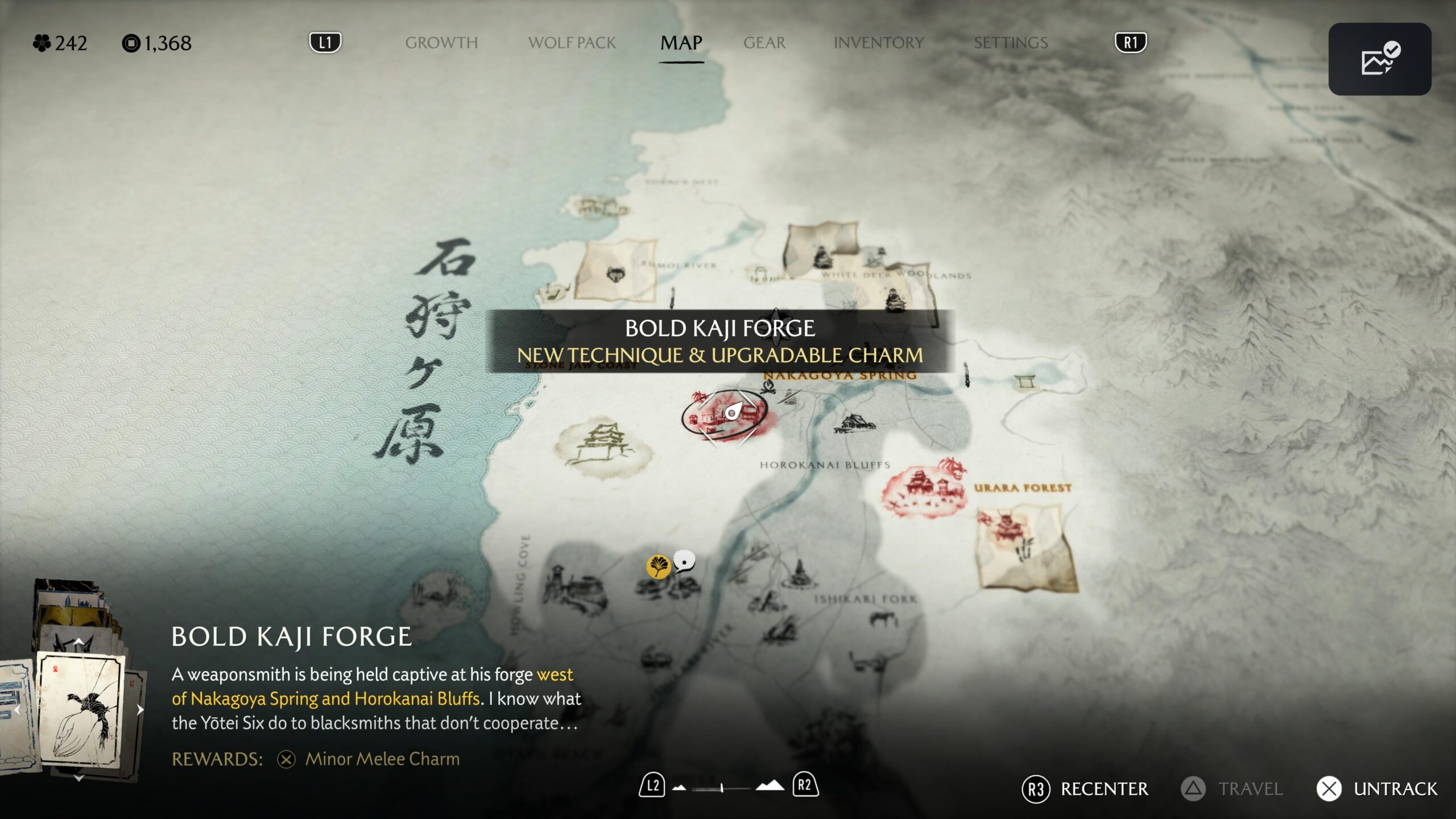Screen dimensions: 1456x819
Task: Switch to the Growth tab
Action: 441,43
